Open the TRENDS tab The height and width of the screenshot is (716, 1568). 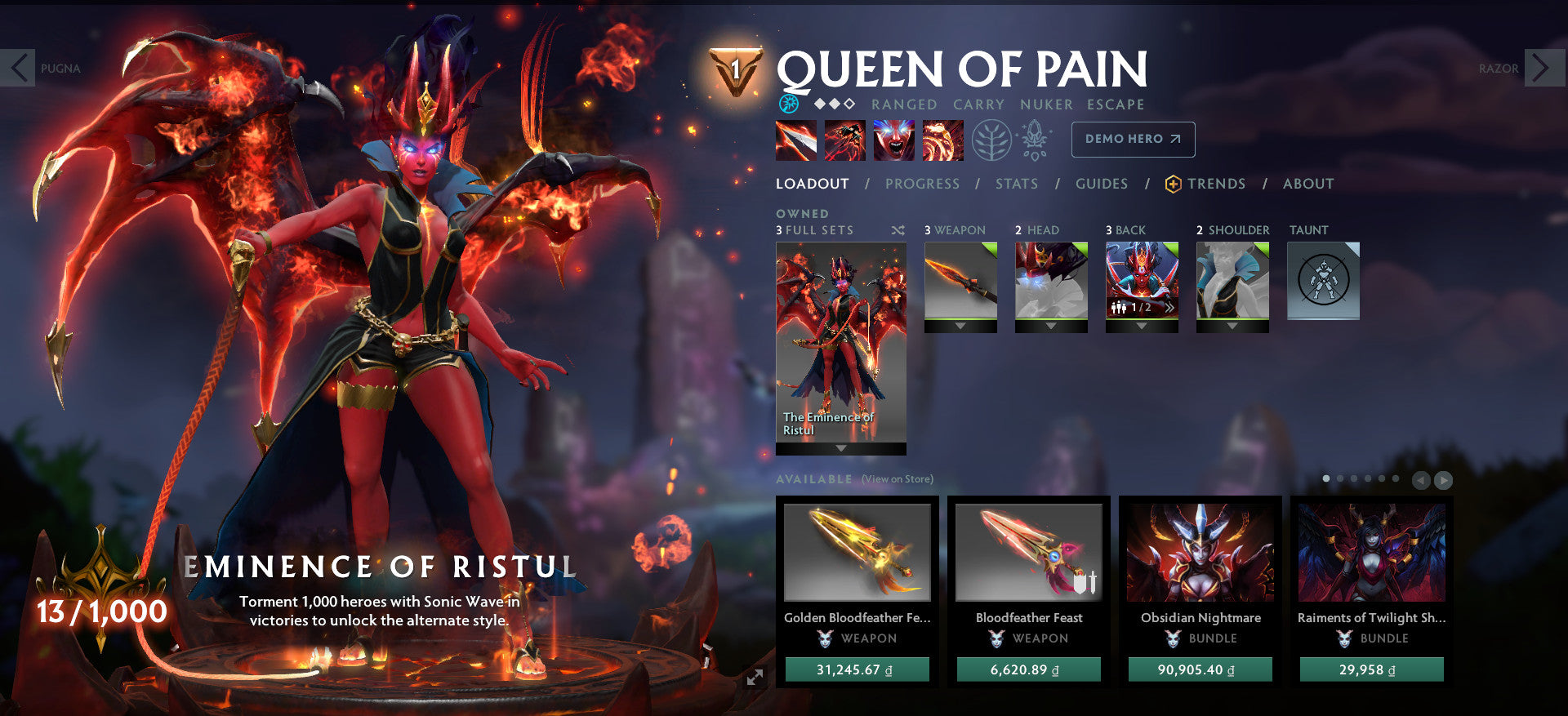pos(1217,184)
